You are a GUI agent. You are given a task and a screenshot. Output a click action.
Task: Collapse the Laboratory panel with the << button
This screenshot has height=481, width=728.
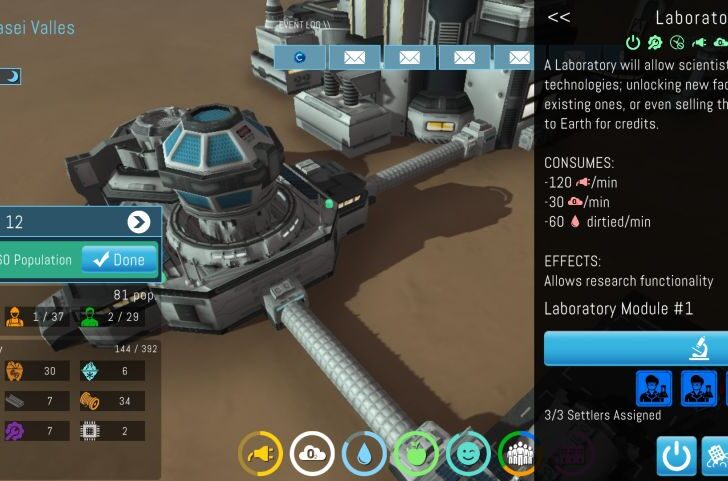(559, 17)
